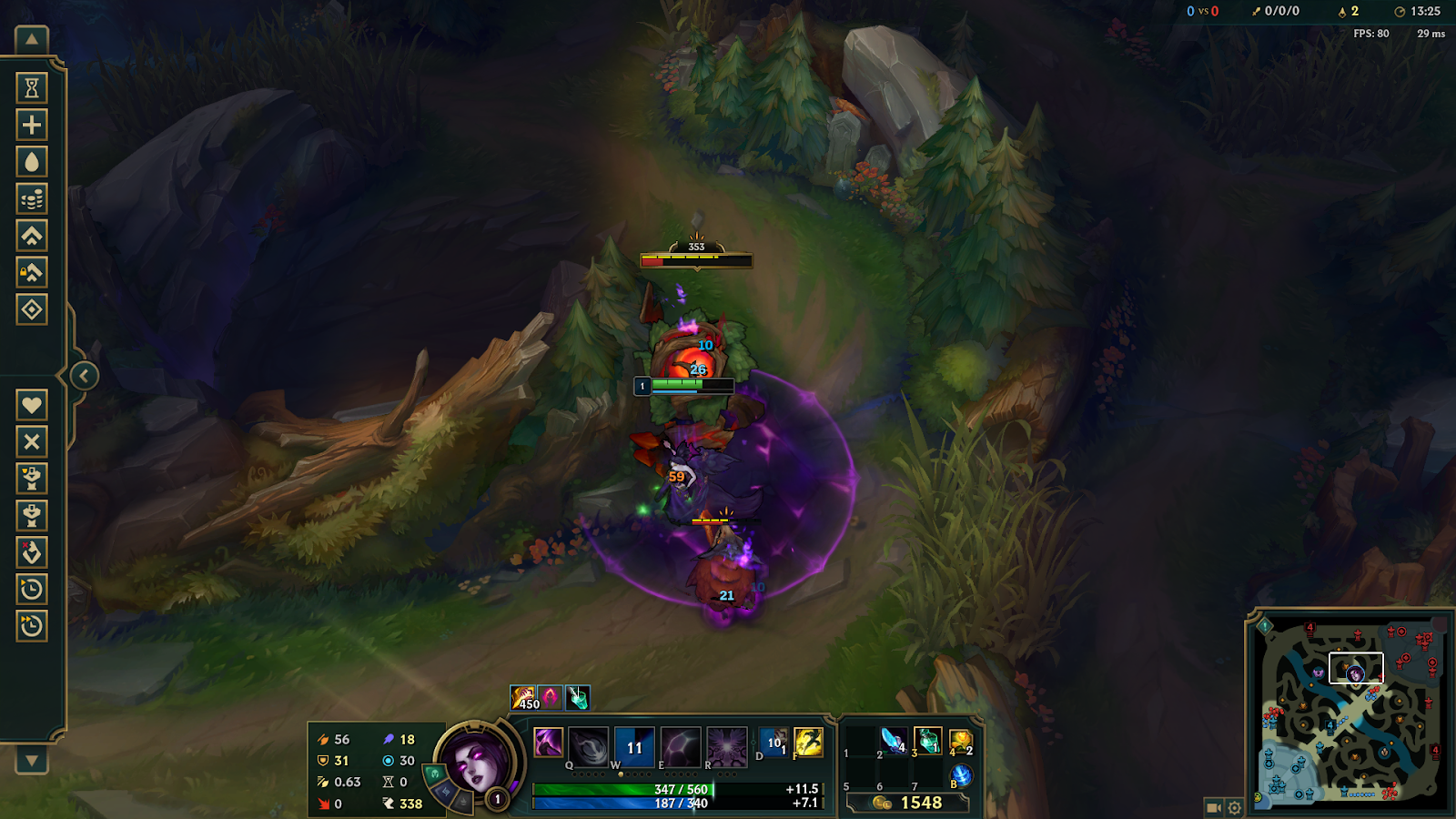Click the down arrow below the sidebar
The width and height of the screenshot is (1456, 819).
[32, 761]
